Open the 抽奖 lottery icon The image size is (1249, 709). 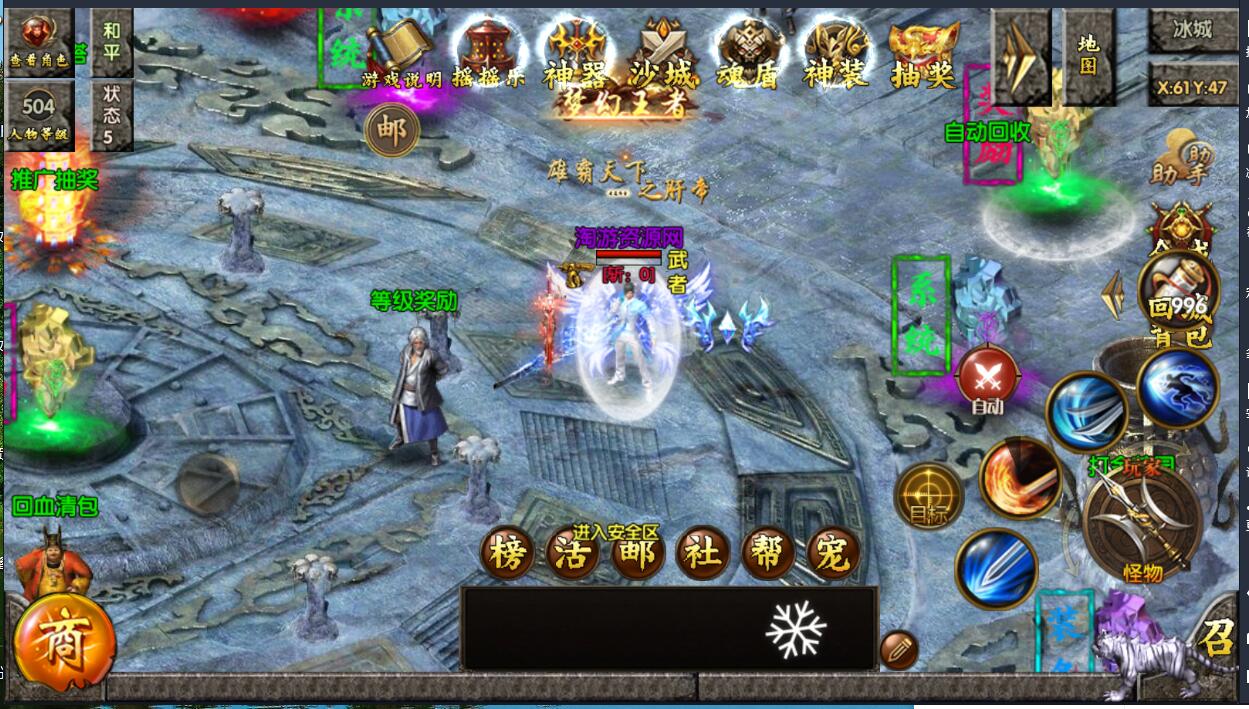tap(923, 52)
